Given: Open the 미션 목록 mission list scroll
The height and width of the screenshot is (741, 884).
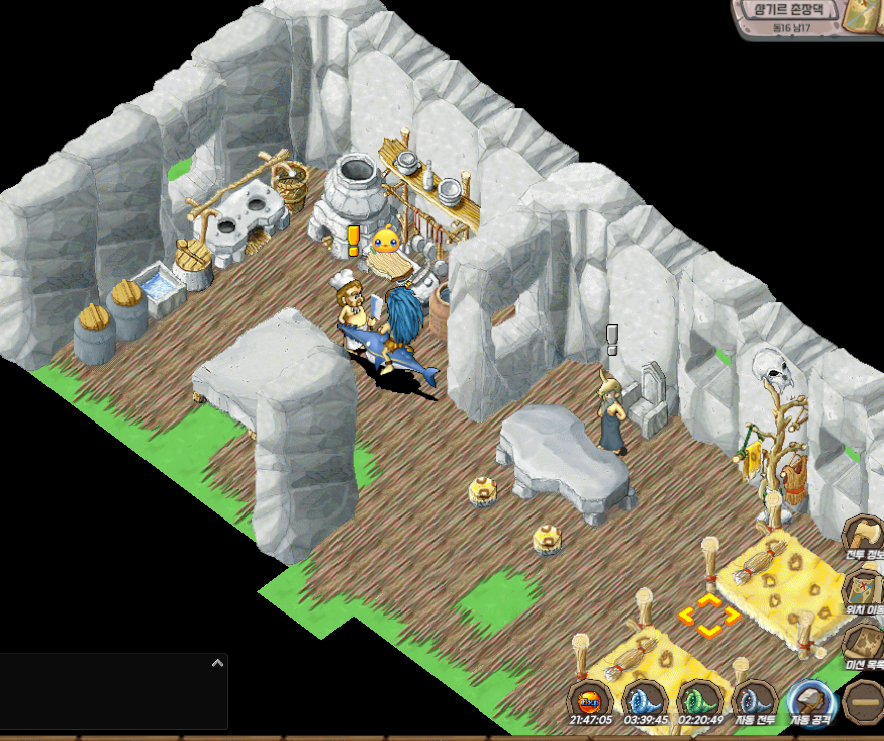Looking at the screenshot, I should pos(864,645).
